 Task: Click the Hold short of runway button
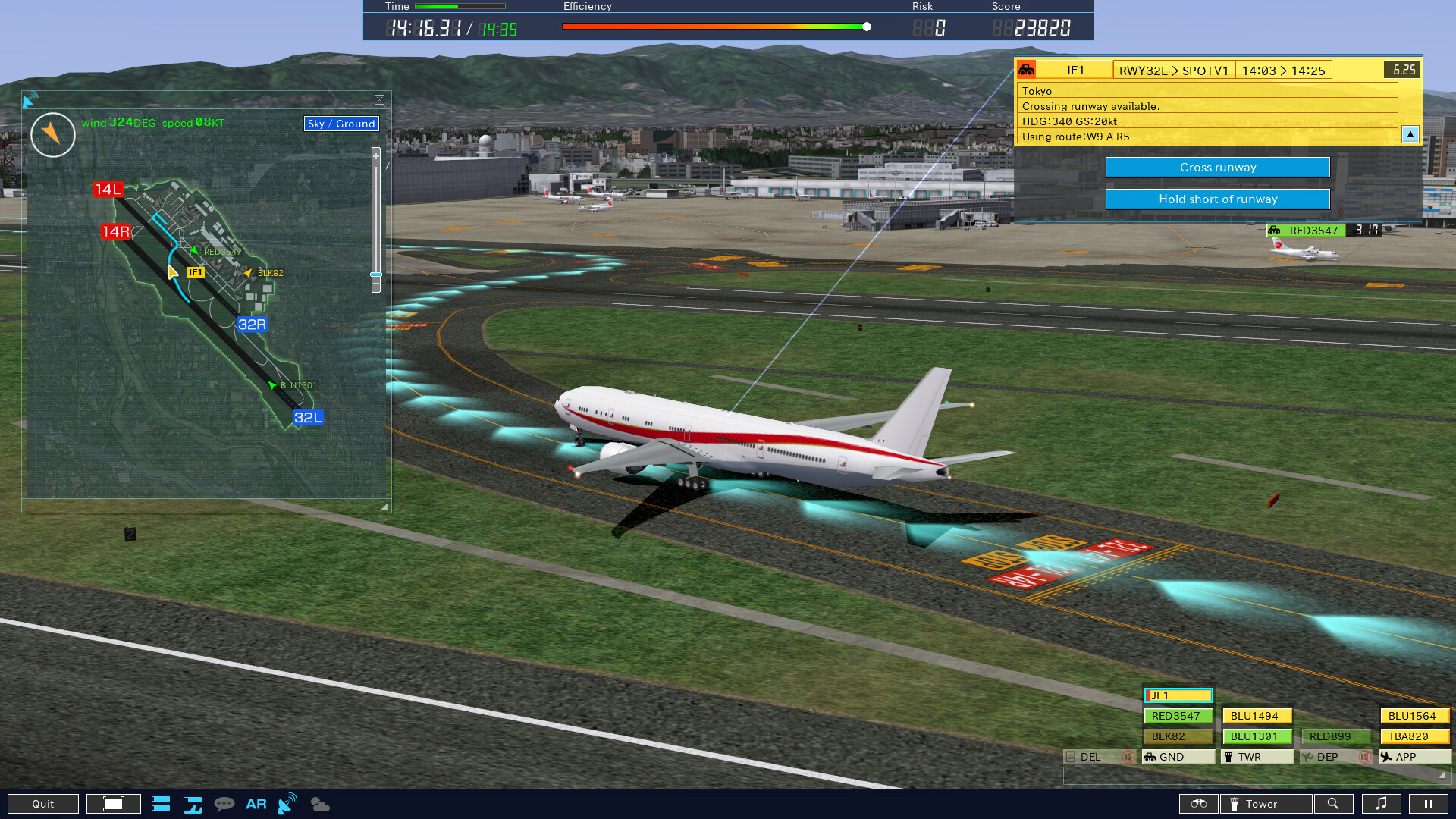coord(1217,199)
